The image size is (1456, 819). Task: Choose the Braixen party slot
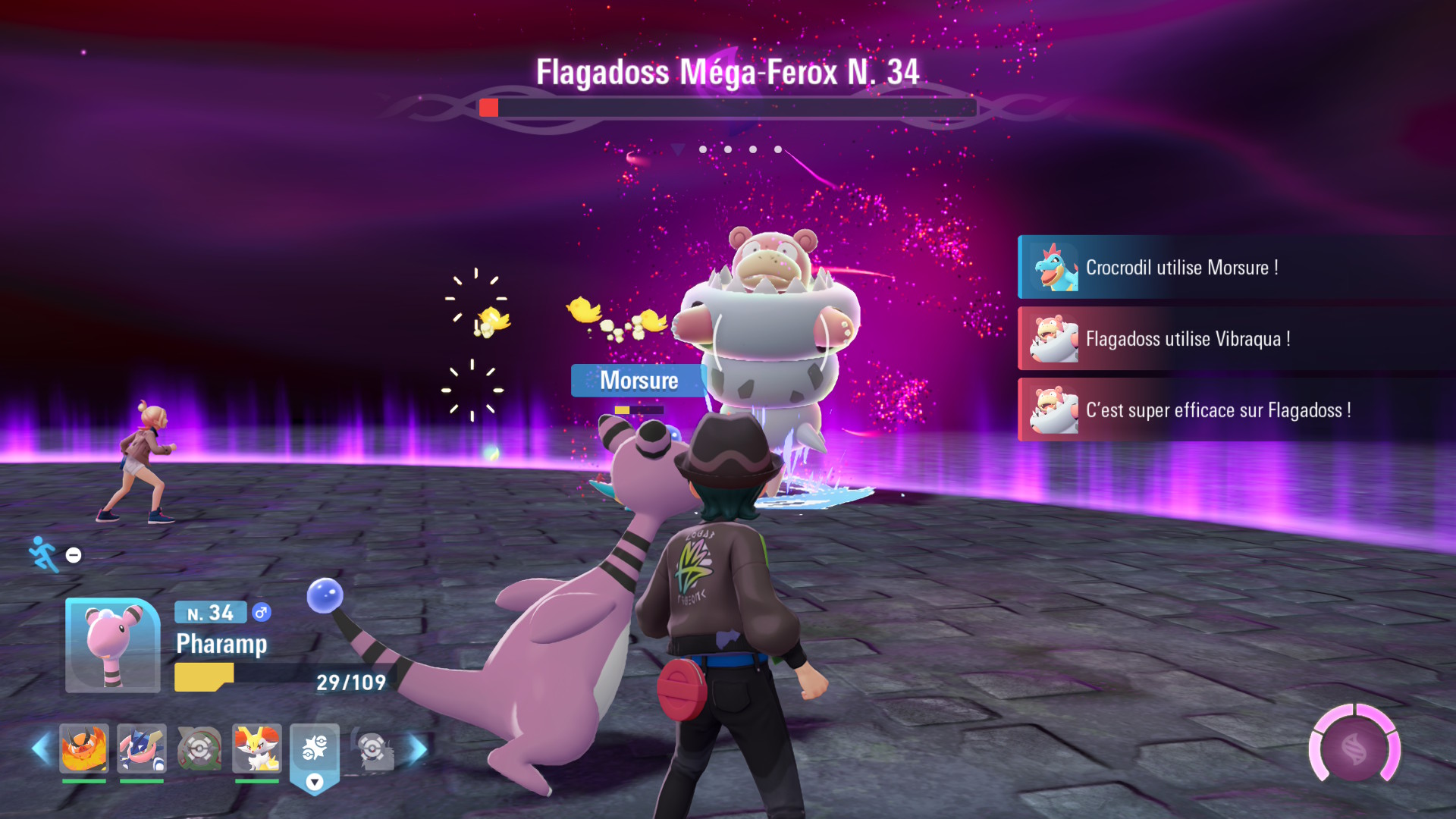coord(257,748)
